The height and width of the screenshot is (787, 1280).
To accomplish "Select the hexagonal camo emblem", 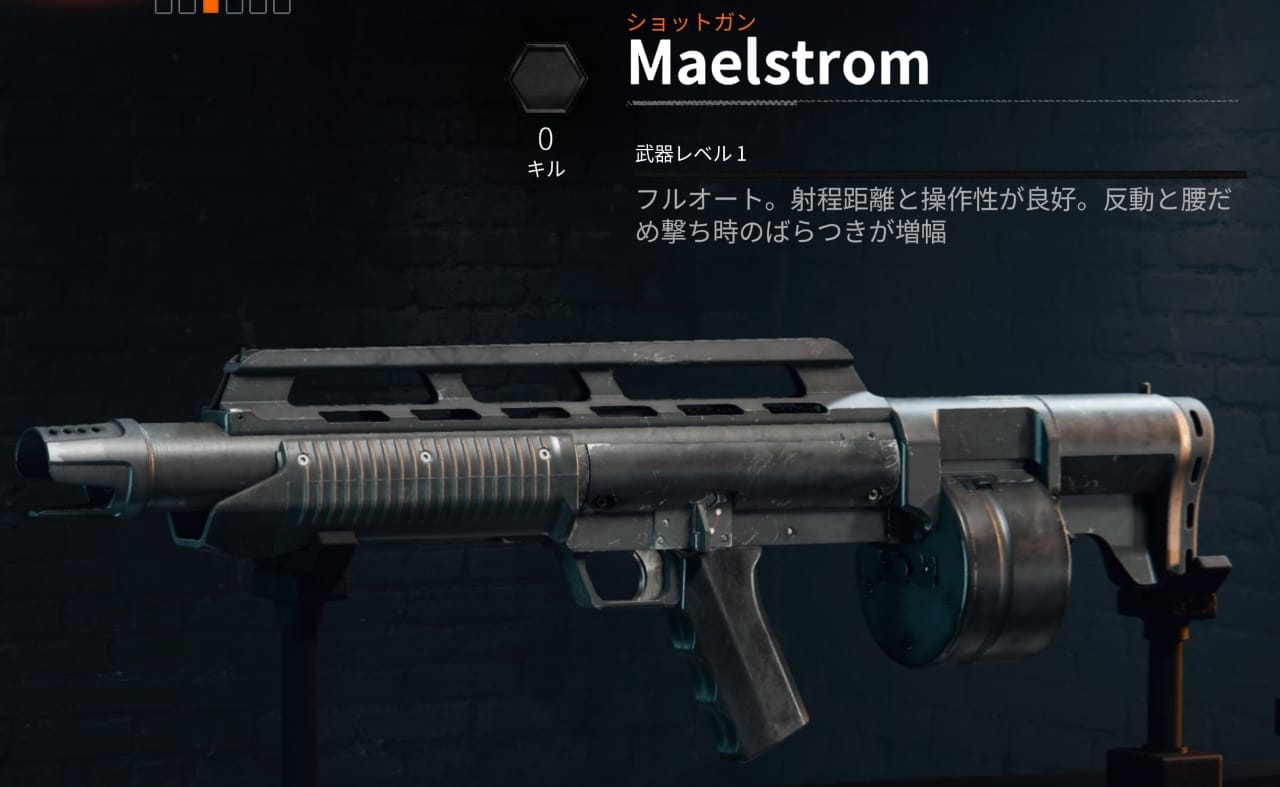I will tap(546, 75).
